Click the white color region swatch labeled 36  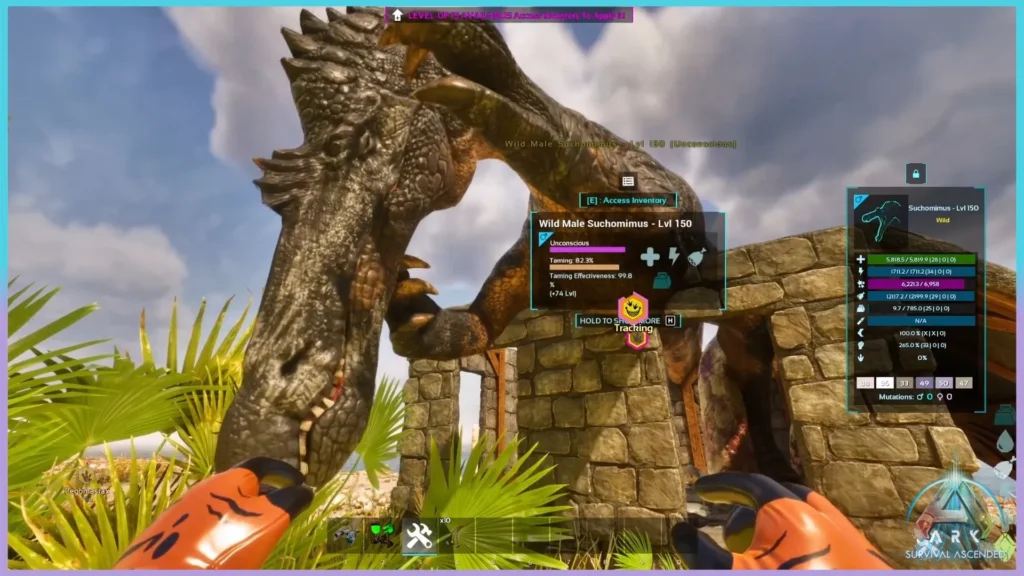[x=884, y=382]
